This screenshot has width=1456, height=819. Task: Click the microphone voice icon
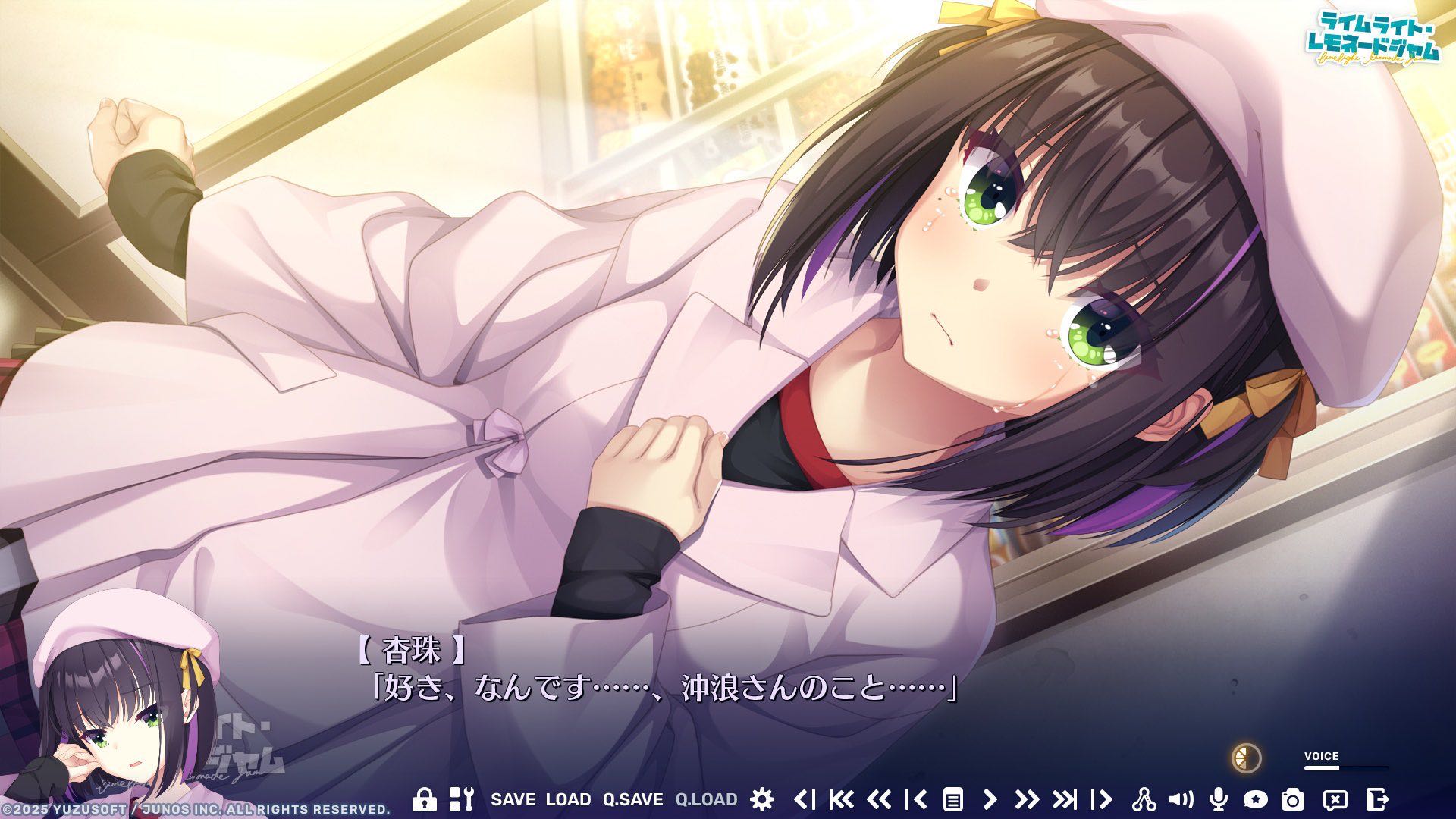pyautogui.click(x=1218, y=799)
